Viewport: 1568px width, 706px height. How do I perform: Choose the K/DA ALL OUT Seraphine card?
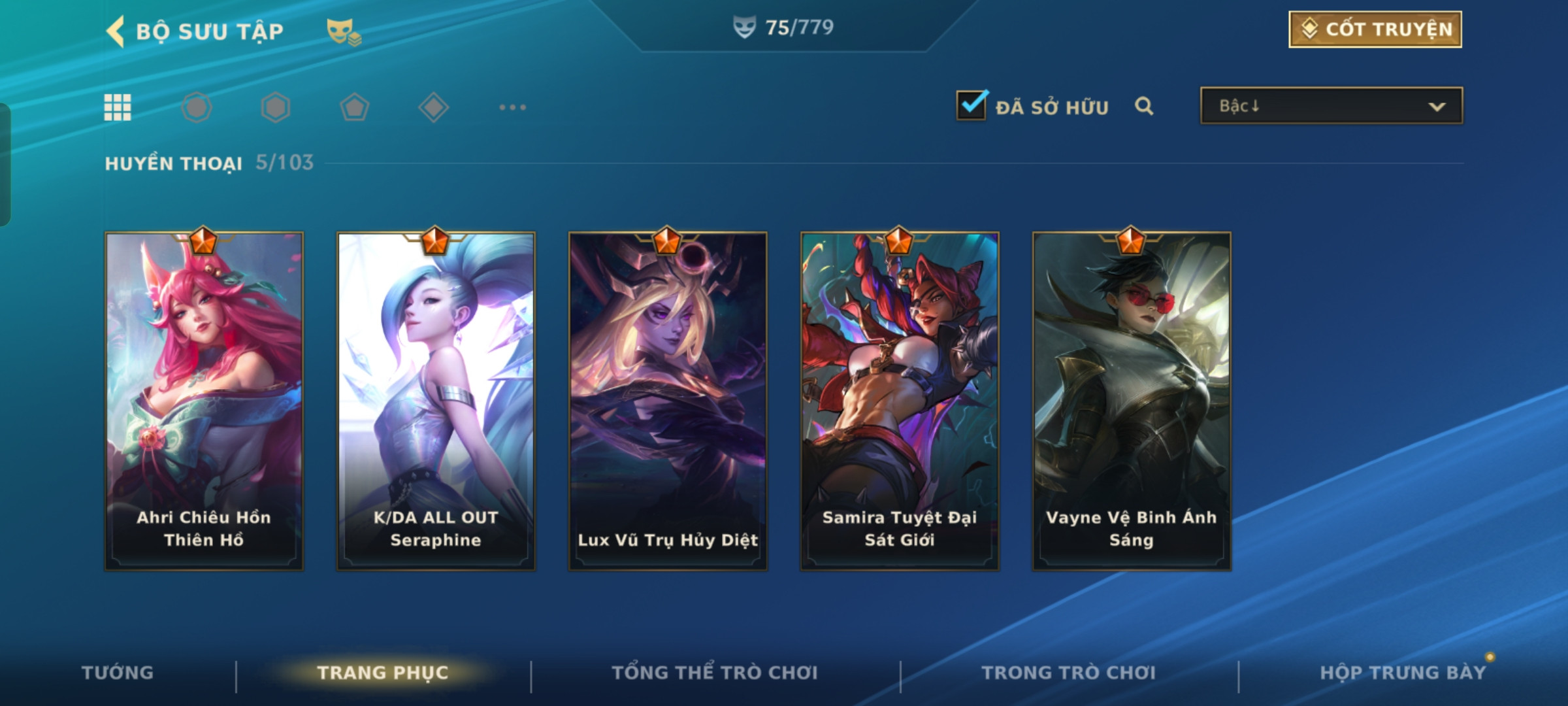click(x=436, y=401)
